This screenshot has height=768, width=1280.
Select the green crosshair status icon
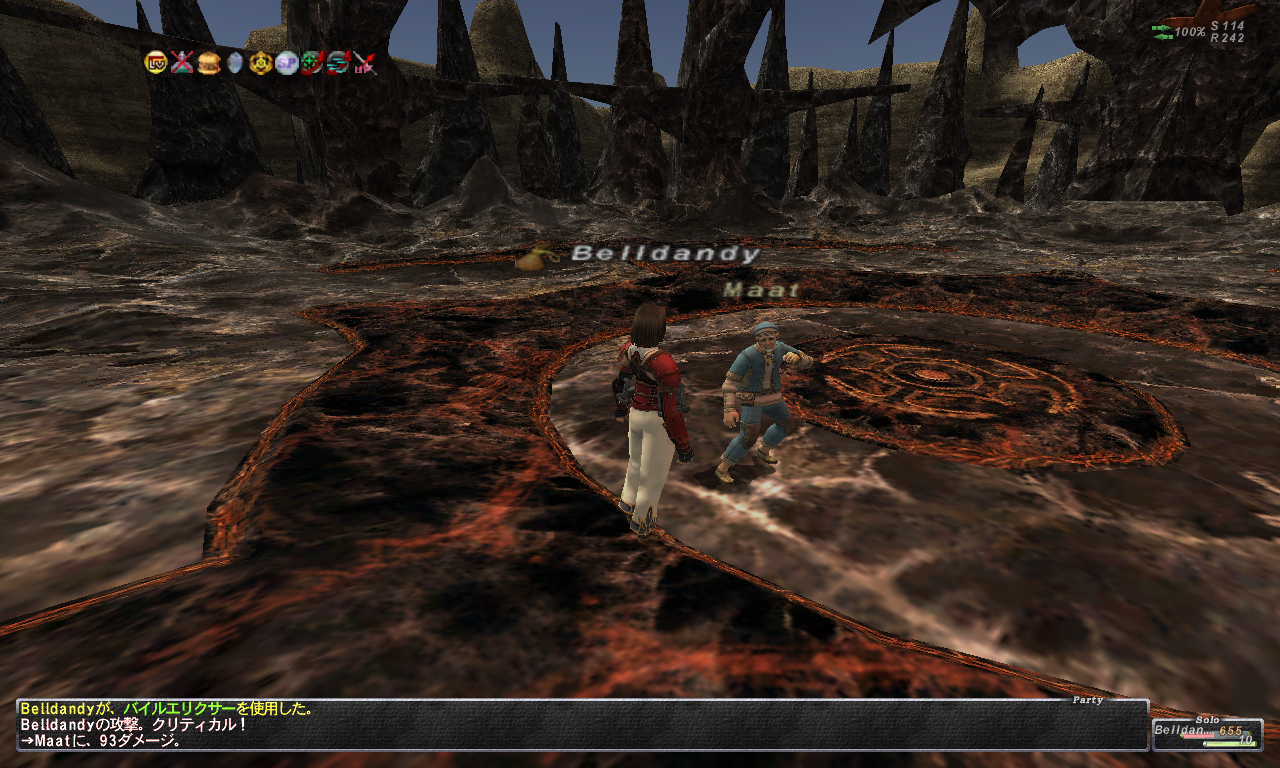(x=313, y=63)
